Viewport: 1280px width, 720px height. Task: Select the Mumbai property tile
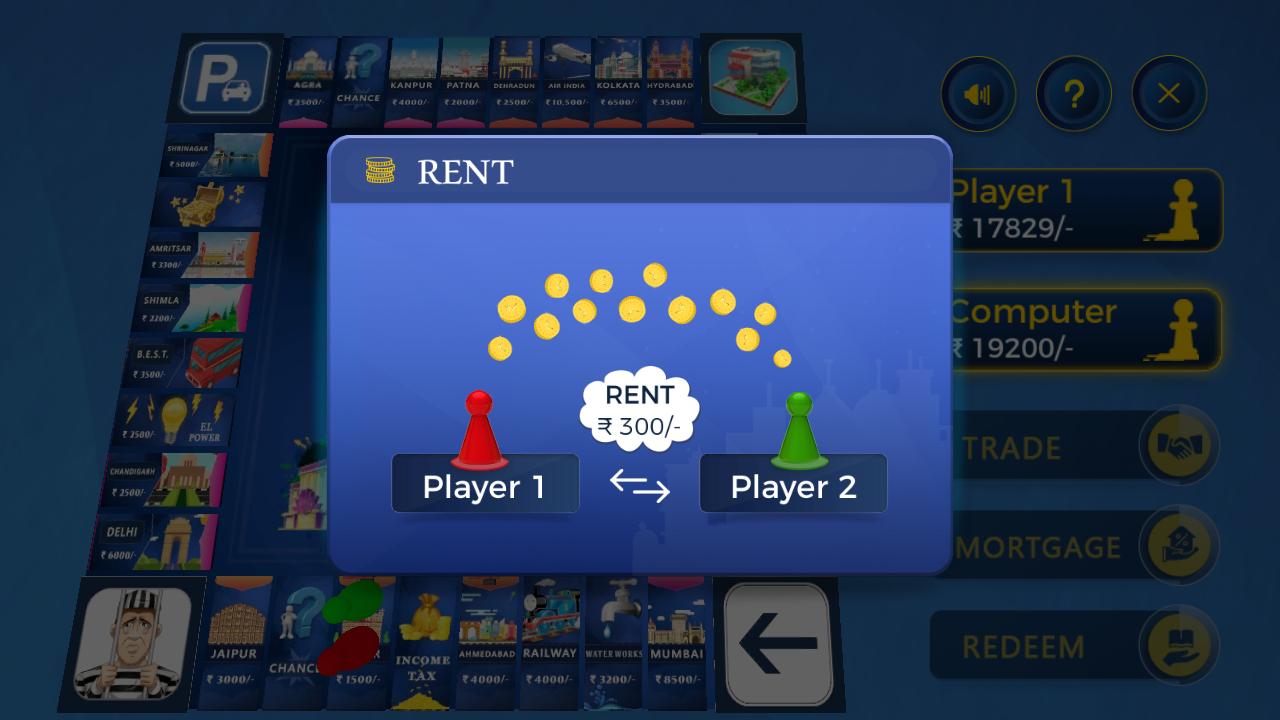(677, 640)
